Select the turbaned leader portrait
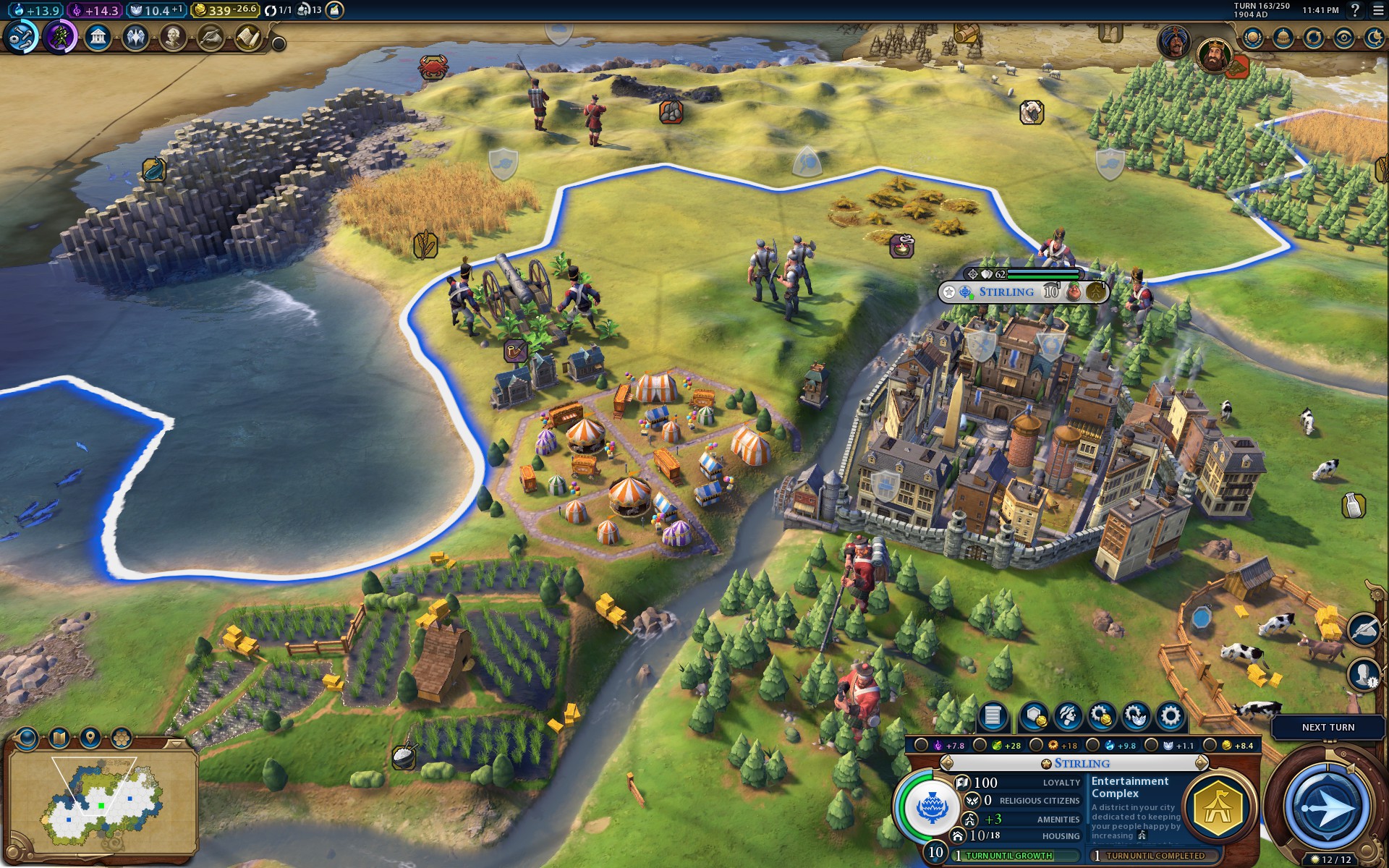This screenshot has width=1389, height=868. click(1173, 41)
